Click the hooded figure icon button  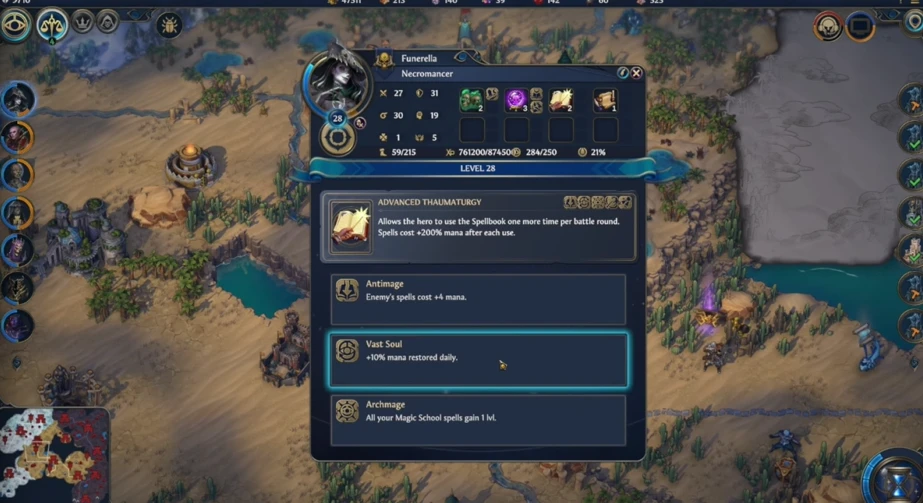(x=106, y=21)
